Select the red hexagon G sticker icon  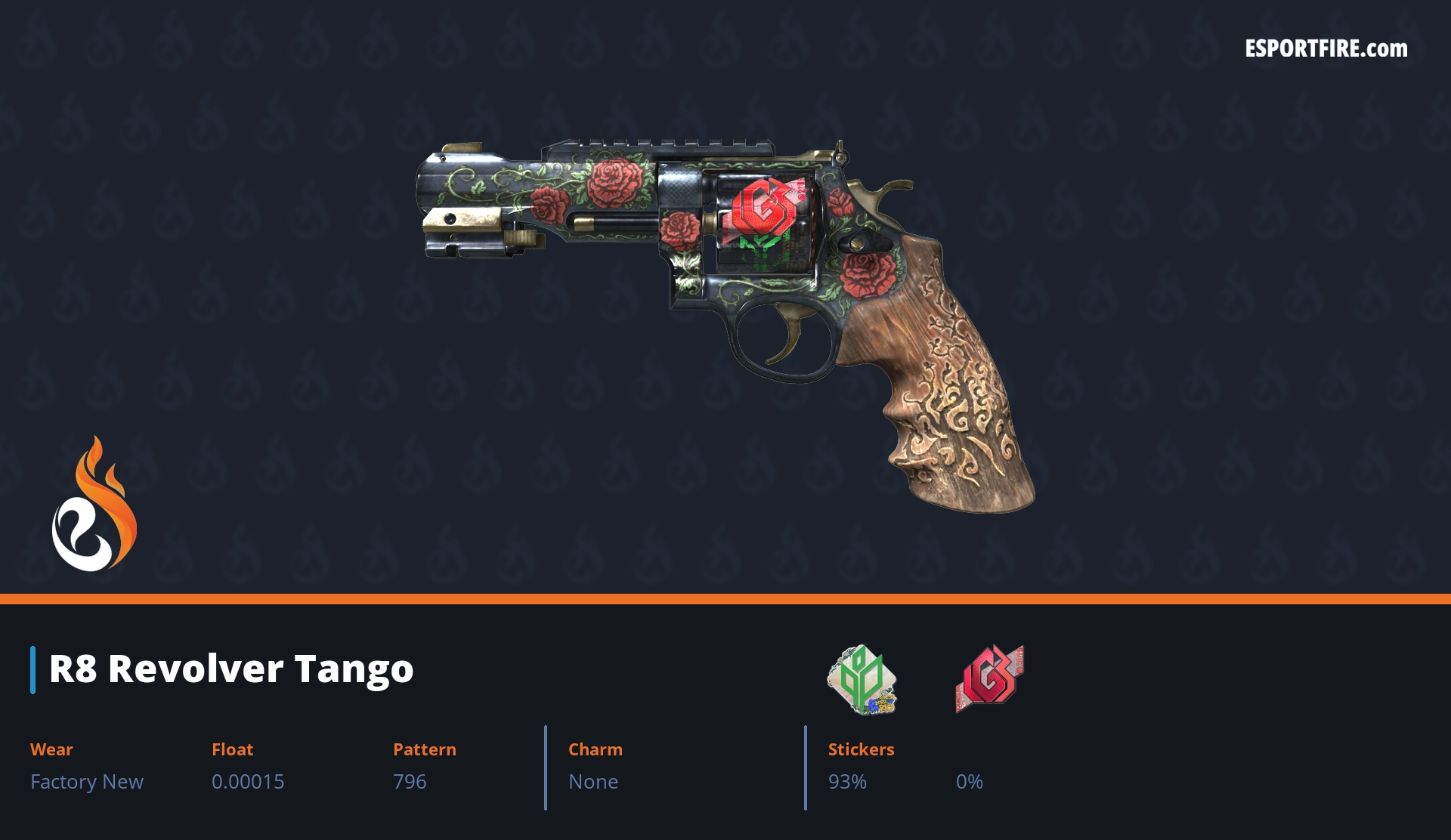pyautogui.click(x=989, y=678)
